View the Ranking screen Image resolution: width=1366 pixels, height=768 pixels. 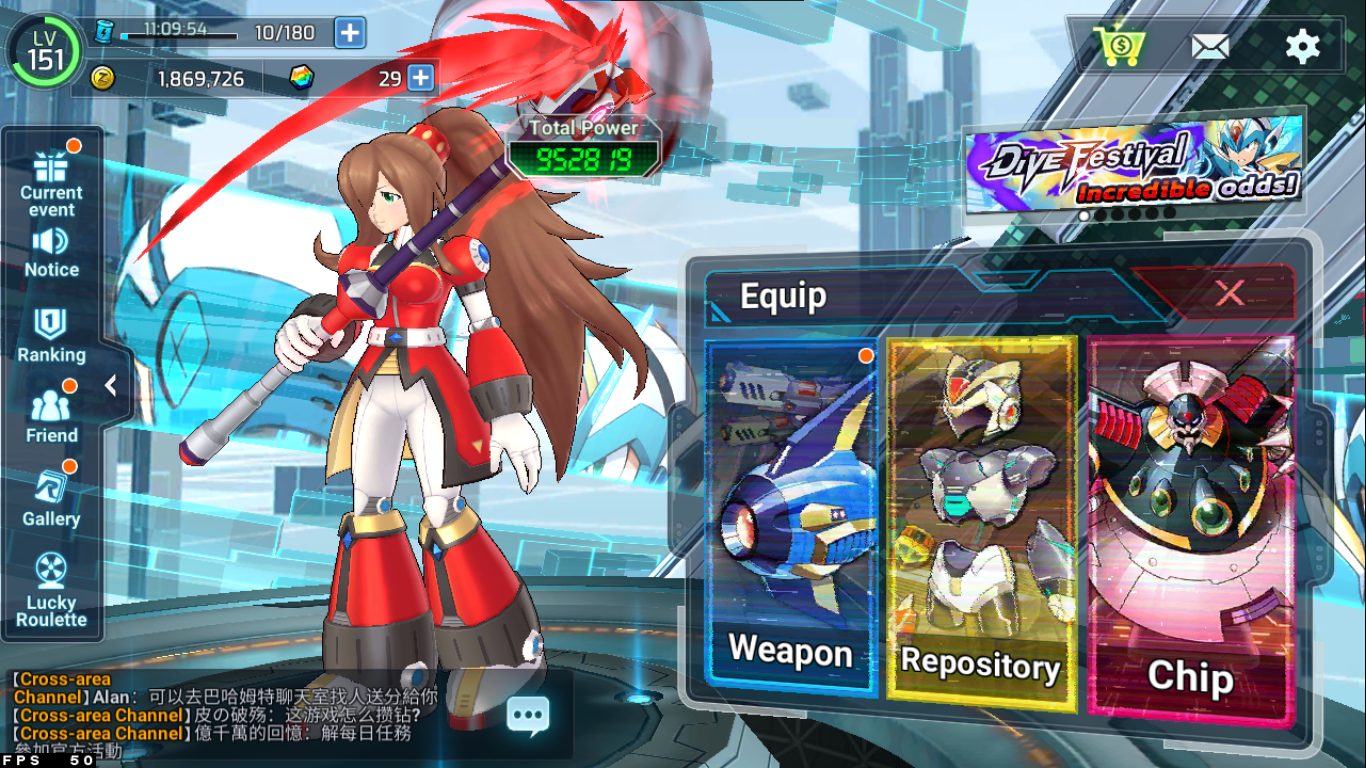point(51,334)
